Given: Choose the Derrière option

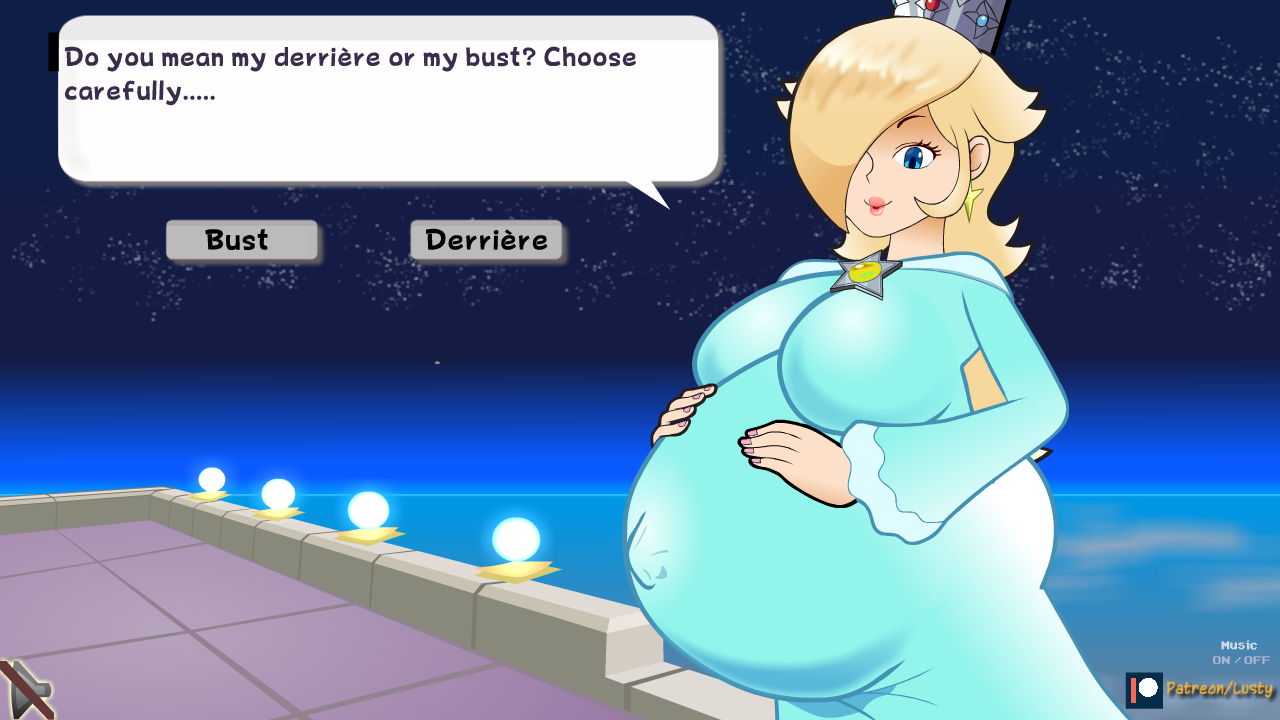Looking at the screenshot, I should pos(486,240).
